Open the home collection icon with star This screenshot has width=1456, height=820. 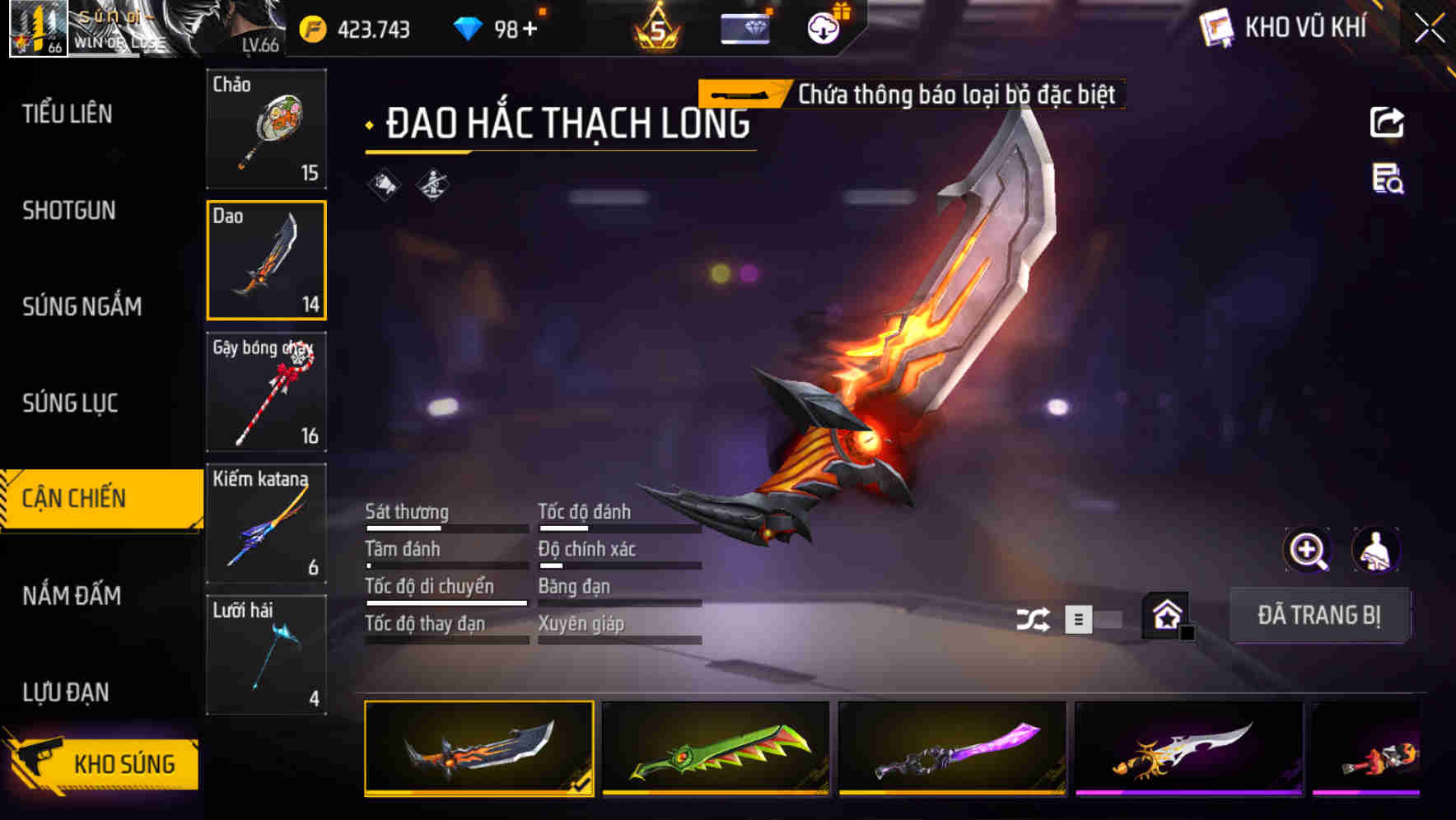pyautogui.click(x=1166, y=616)
